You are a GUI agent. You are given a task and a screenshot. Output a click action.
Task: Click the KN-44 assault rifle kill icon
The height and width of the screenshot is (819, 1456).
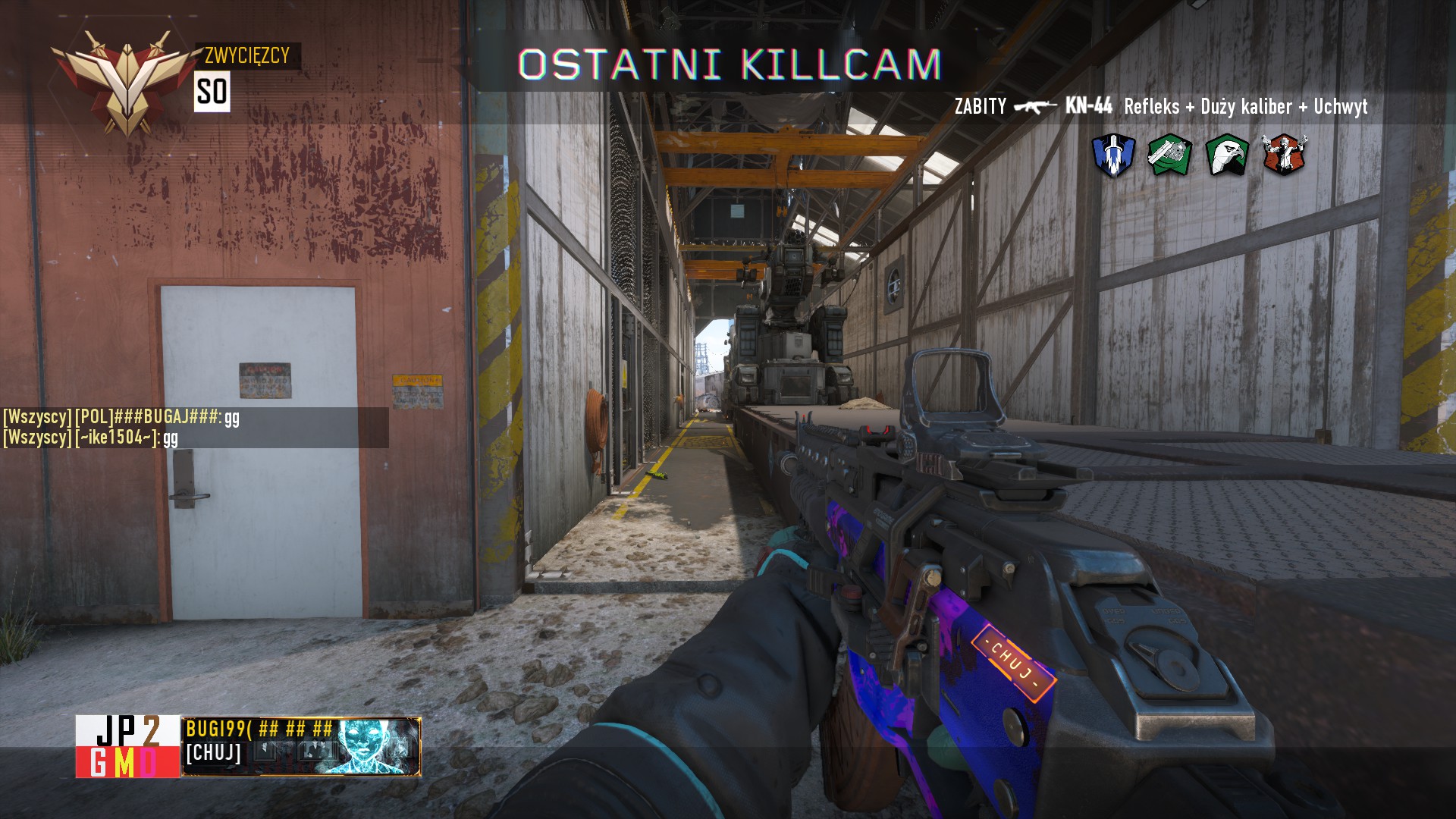point(1036,108)
